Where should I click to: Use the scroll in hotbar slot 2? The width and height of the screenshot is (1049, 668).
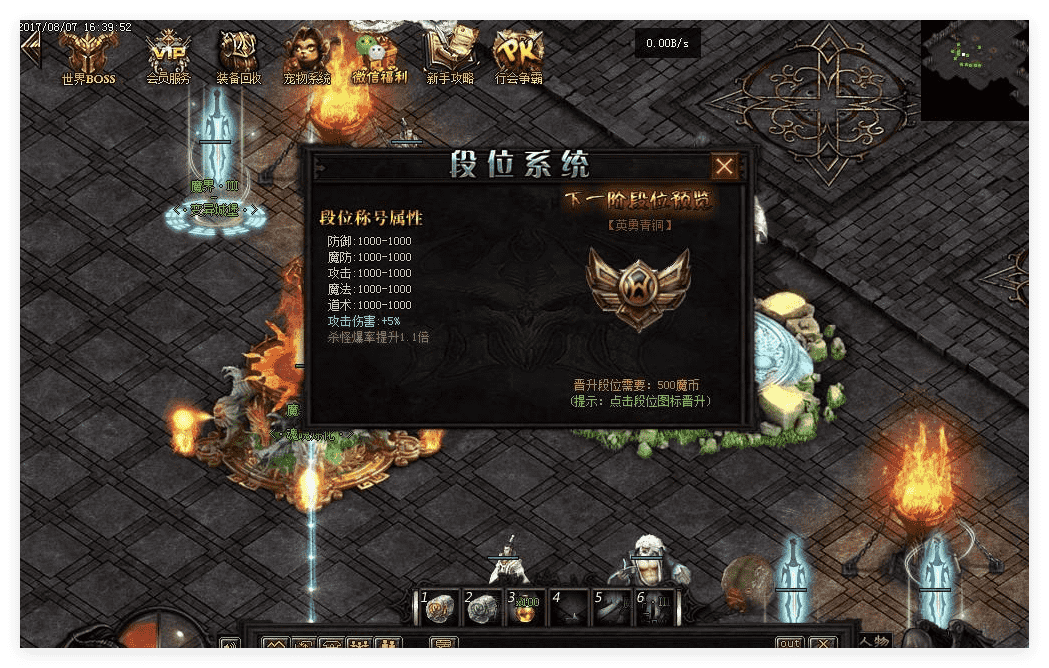click(x=481, y=609)
